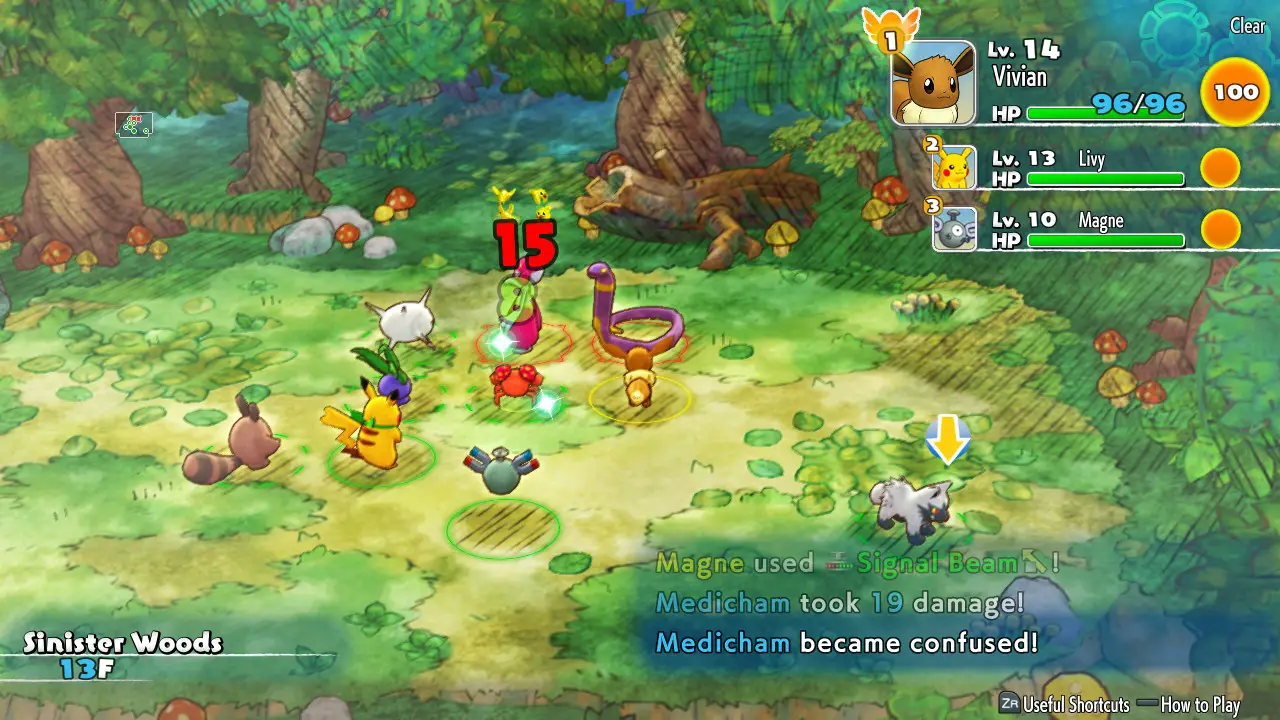Select Vivian's Eevee leader portrait

click(x=932, y=83)
